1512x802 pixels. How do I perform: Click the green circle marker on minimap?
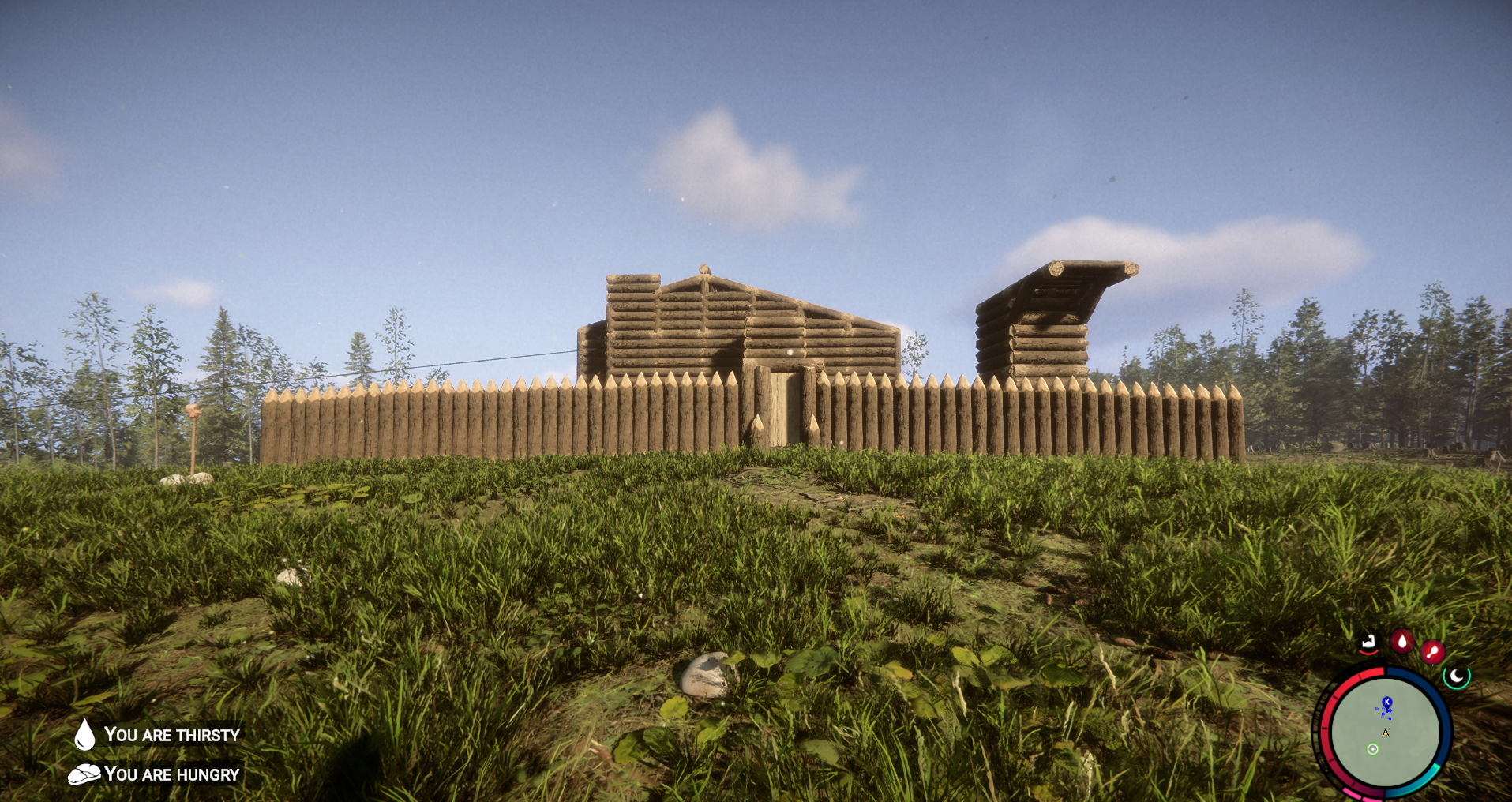[x=1372, y=749]
